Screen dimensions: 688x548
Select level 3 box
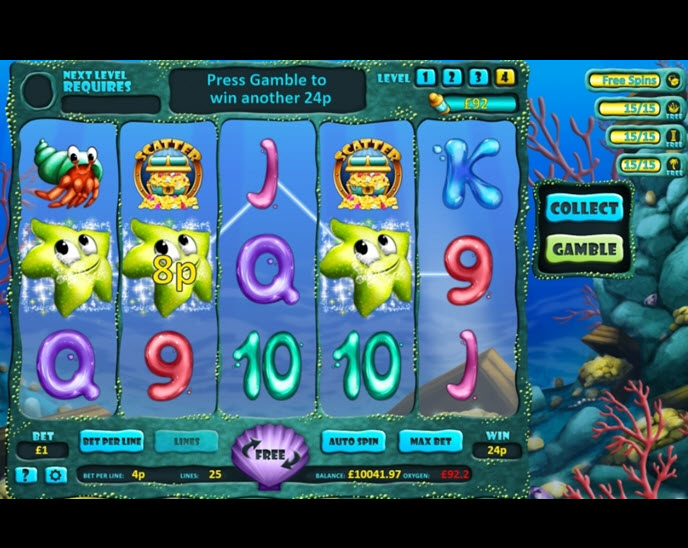coord(479,77)
